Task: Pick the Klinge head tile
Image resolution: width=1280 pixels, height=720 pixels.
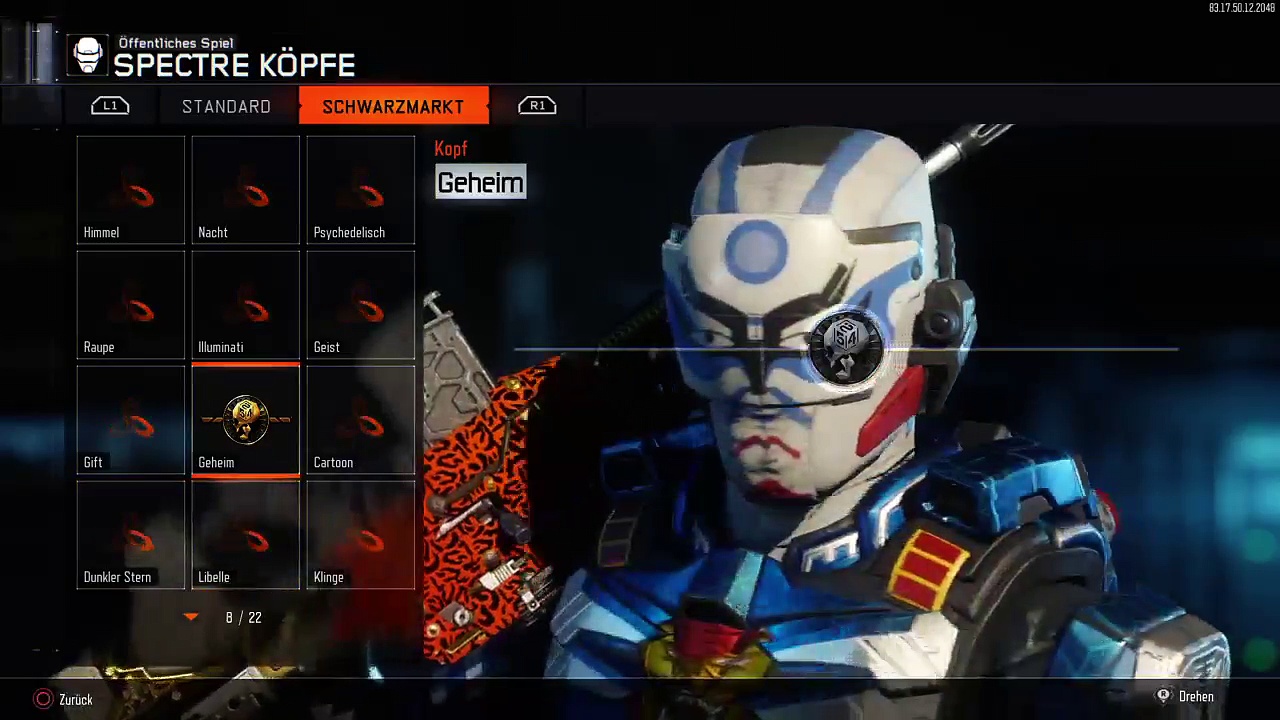Action: tap(361, 535)
